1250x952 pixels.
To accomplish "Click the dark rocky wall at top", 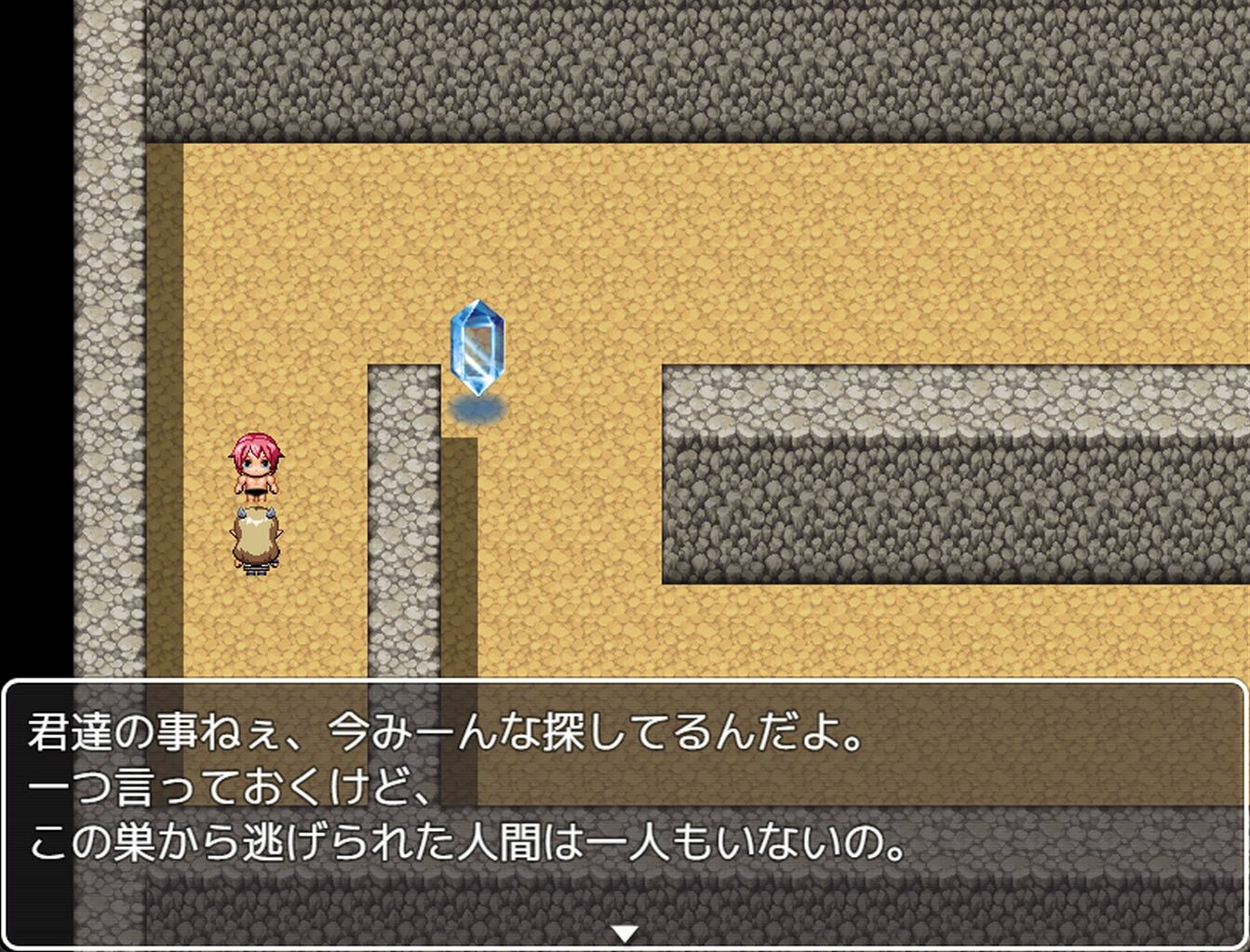I will point(652,65).
